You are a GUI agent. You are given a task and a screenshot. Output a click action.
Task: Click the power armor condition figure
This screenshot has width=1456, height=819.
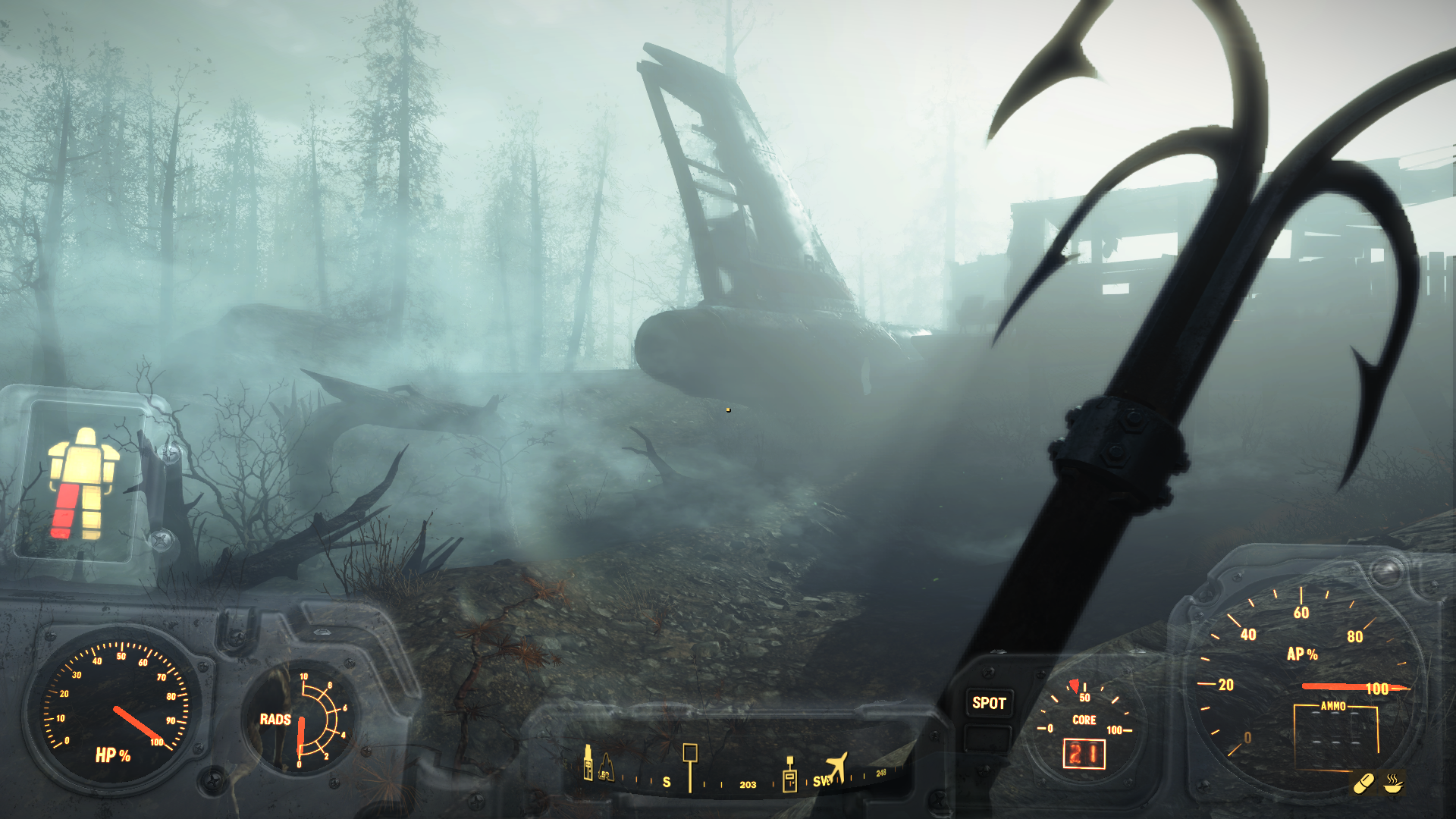pos(82,484)
